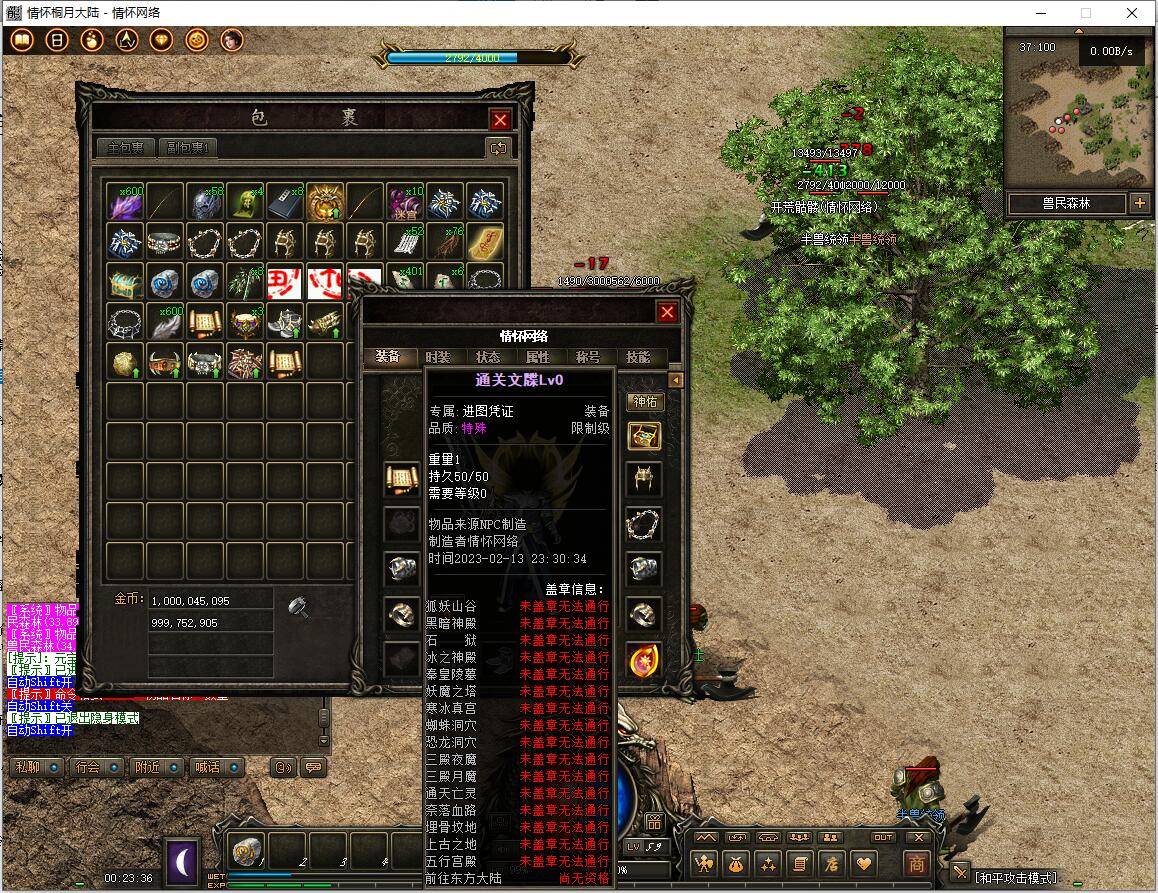Open the 时装 costume tab
1158x893 pixels.
point(438,357)
